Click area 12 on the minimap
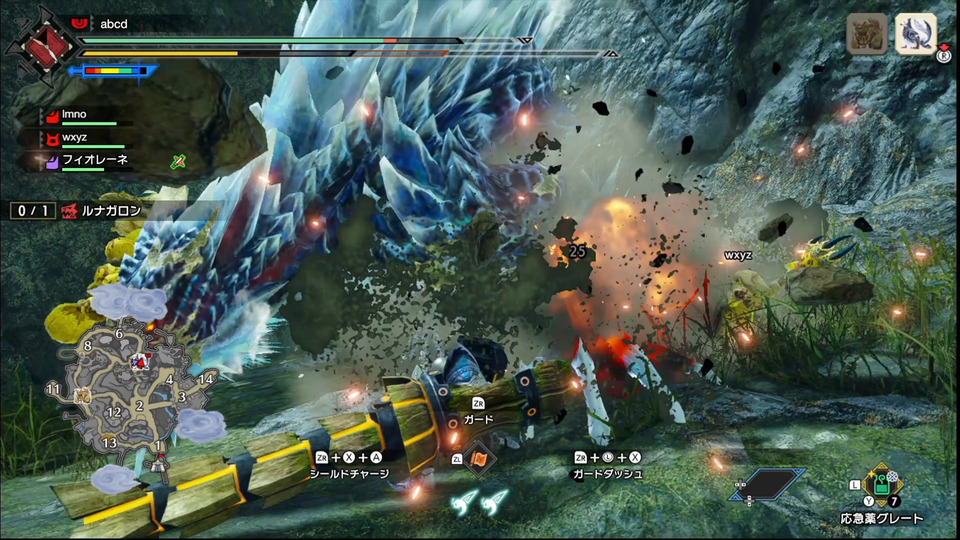This screenshot has width=960, height=540. point(114,412)
